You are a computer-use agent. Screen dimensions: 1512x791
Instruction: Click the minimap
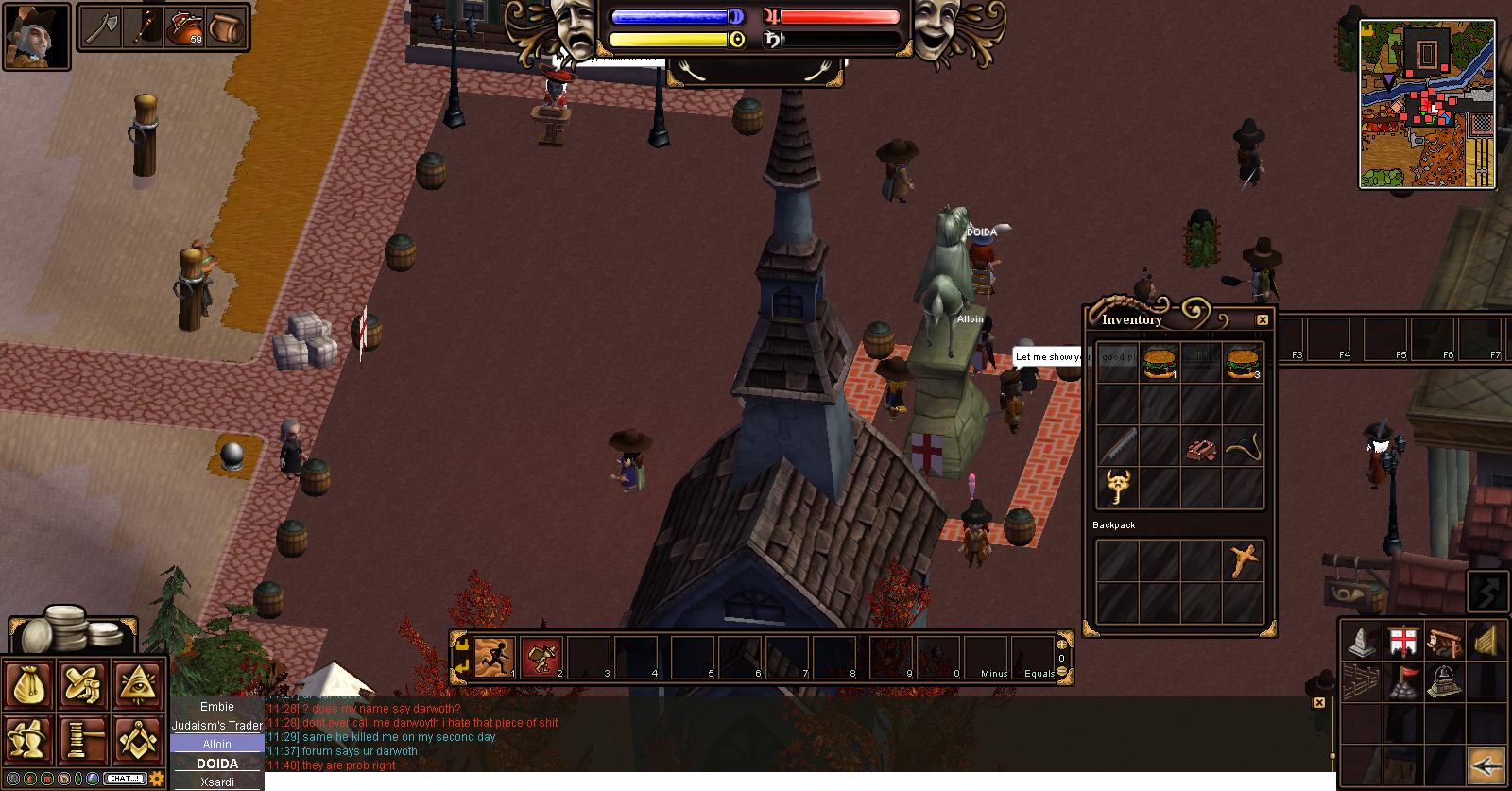[1427, 104]
